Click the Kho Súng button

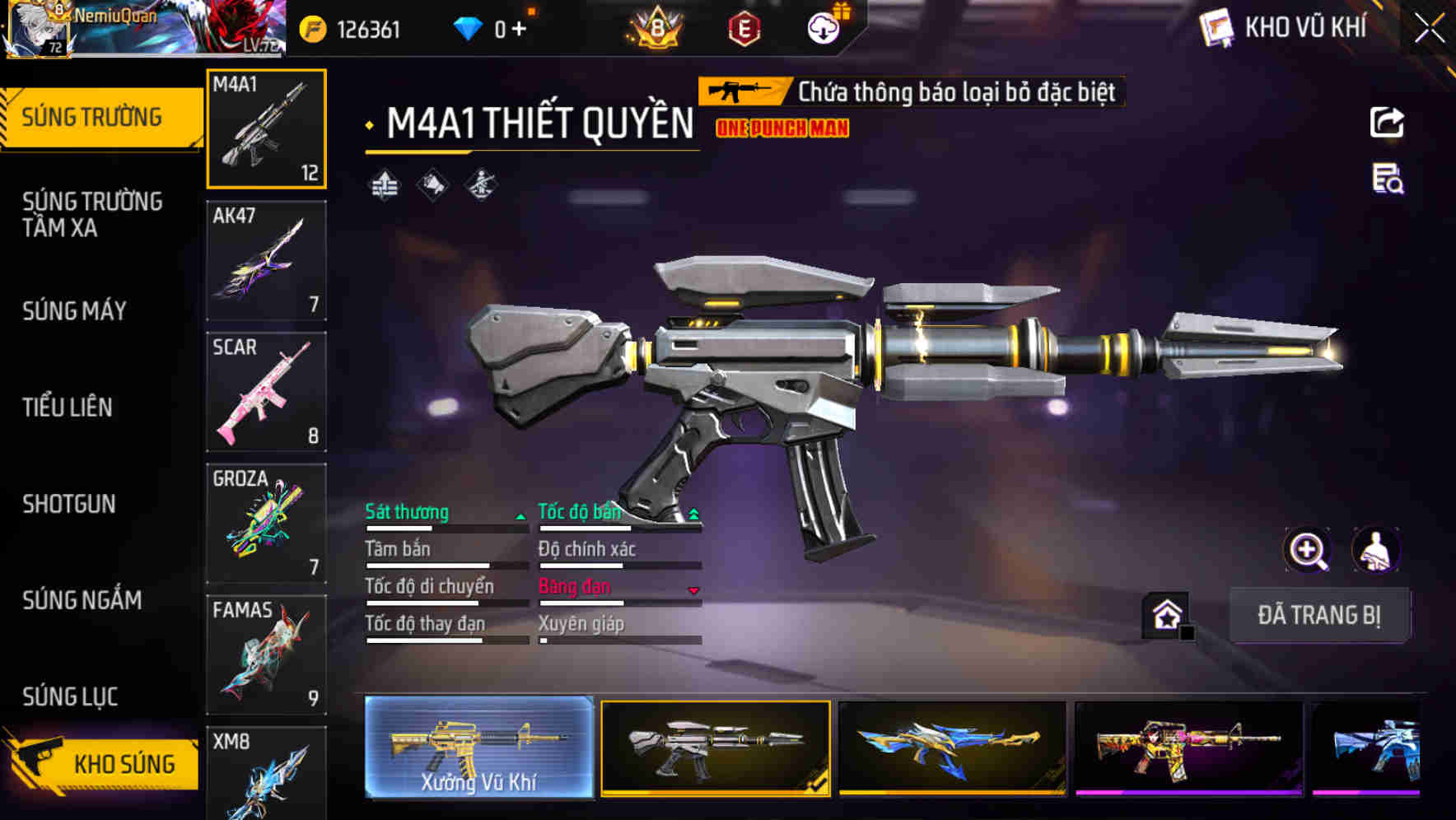click(x=105, y=763)
